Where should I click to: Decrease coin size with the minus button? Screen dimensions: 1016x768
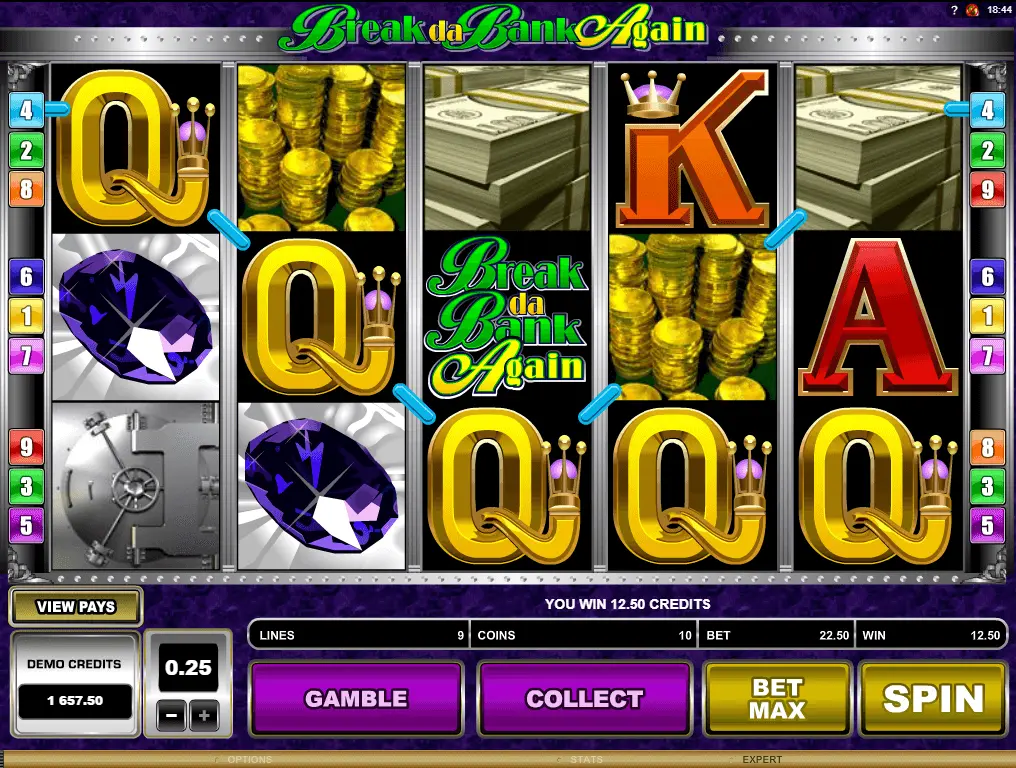click(x=171, y=715)
